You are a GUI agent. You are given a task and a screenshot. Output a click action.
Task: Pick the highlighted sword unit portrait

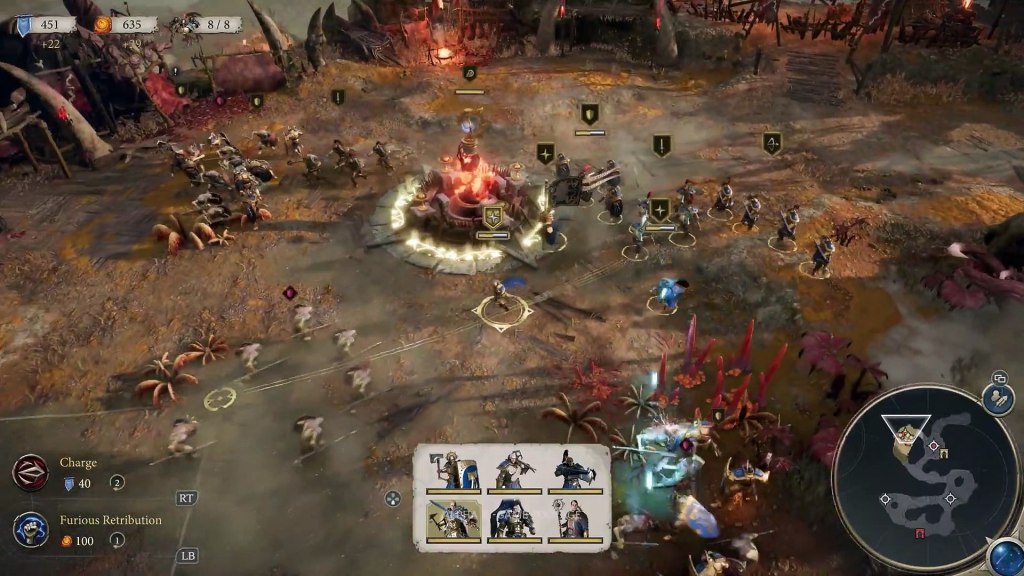(x=452, y=520)
